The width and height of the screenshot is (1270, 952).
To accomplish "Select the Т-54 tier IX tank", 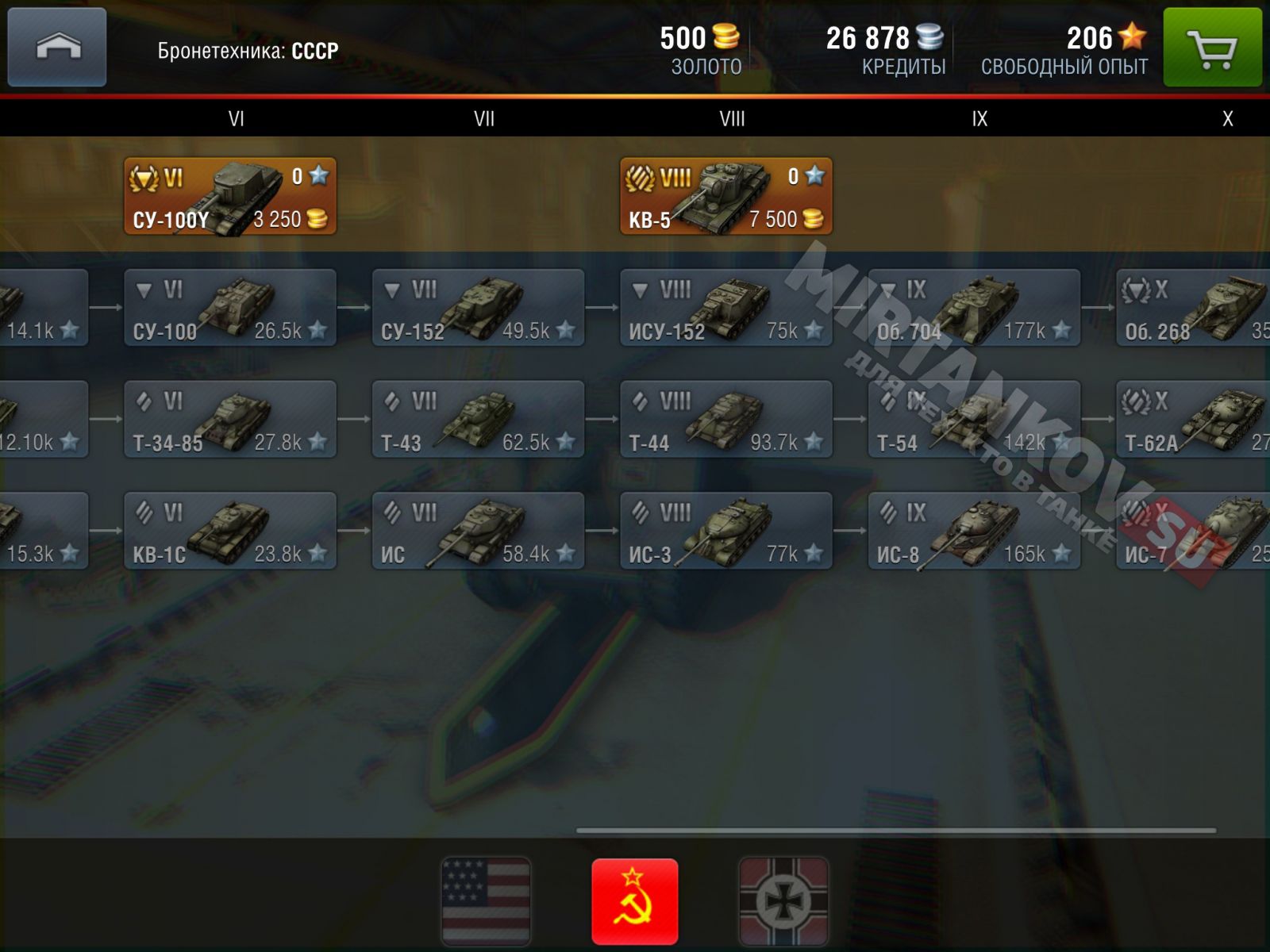I will [974, 420].
